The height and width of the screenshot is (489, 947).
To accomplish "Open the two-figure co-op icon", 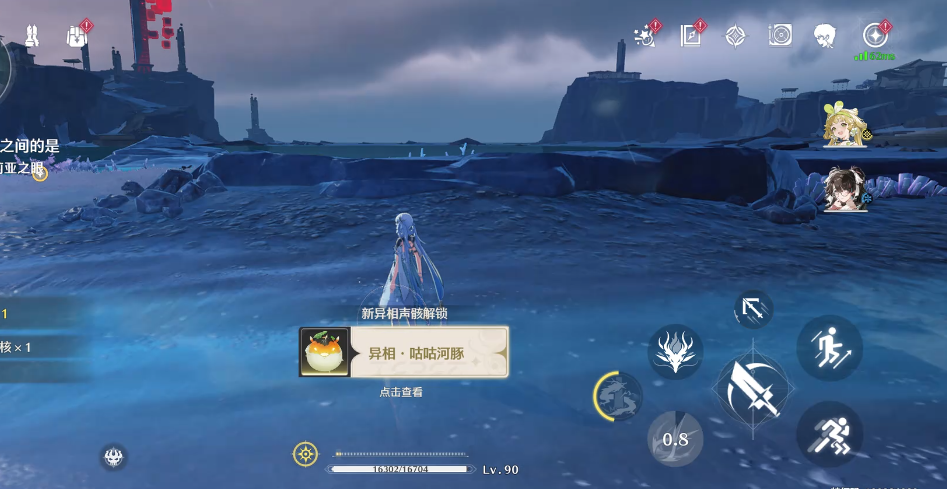I will tap(32, 36).
